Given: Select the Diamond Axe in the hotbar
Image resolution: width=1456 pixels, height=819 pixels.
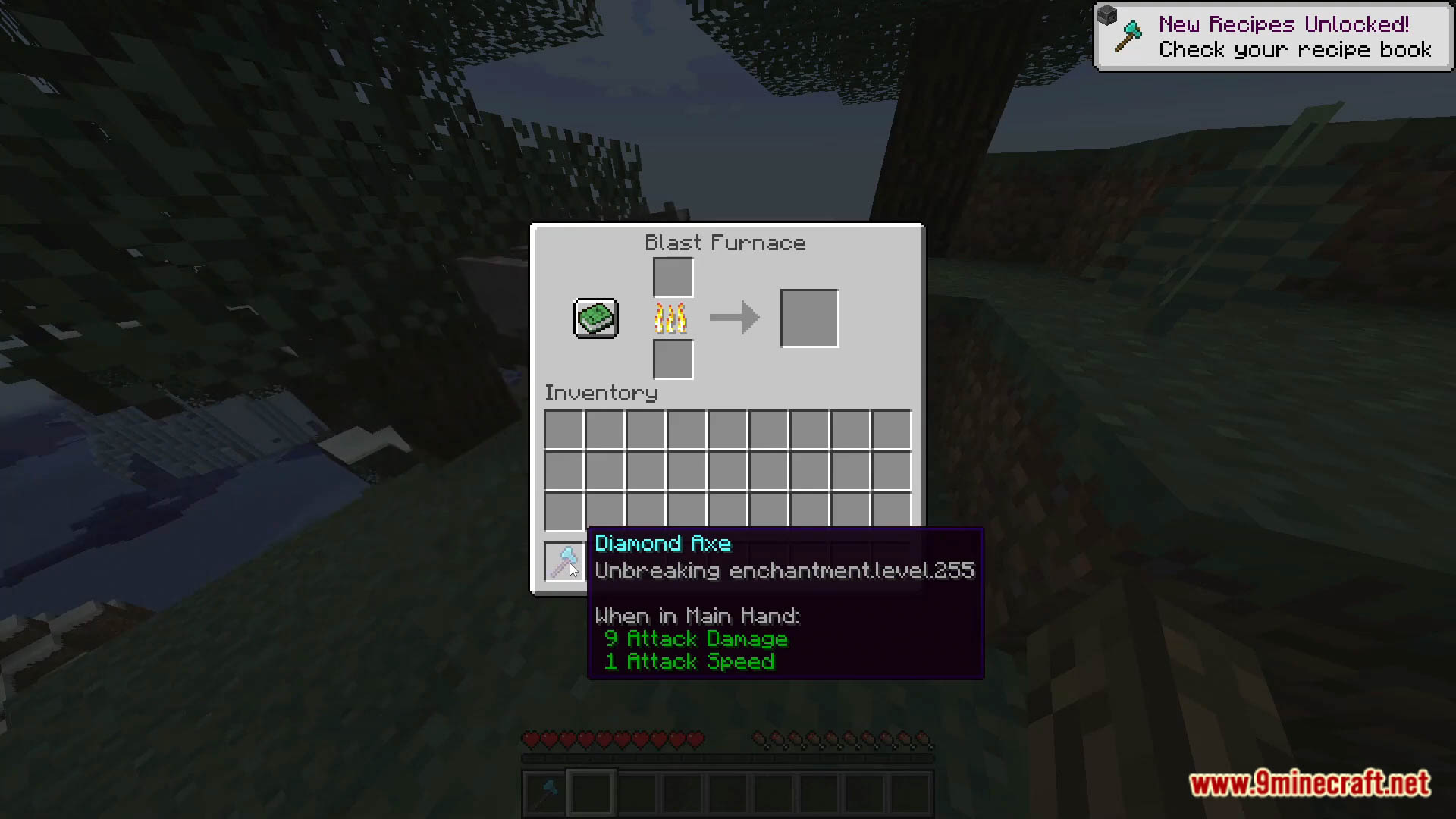Looking at the screenshot, I should click(544, 791).
